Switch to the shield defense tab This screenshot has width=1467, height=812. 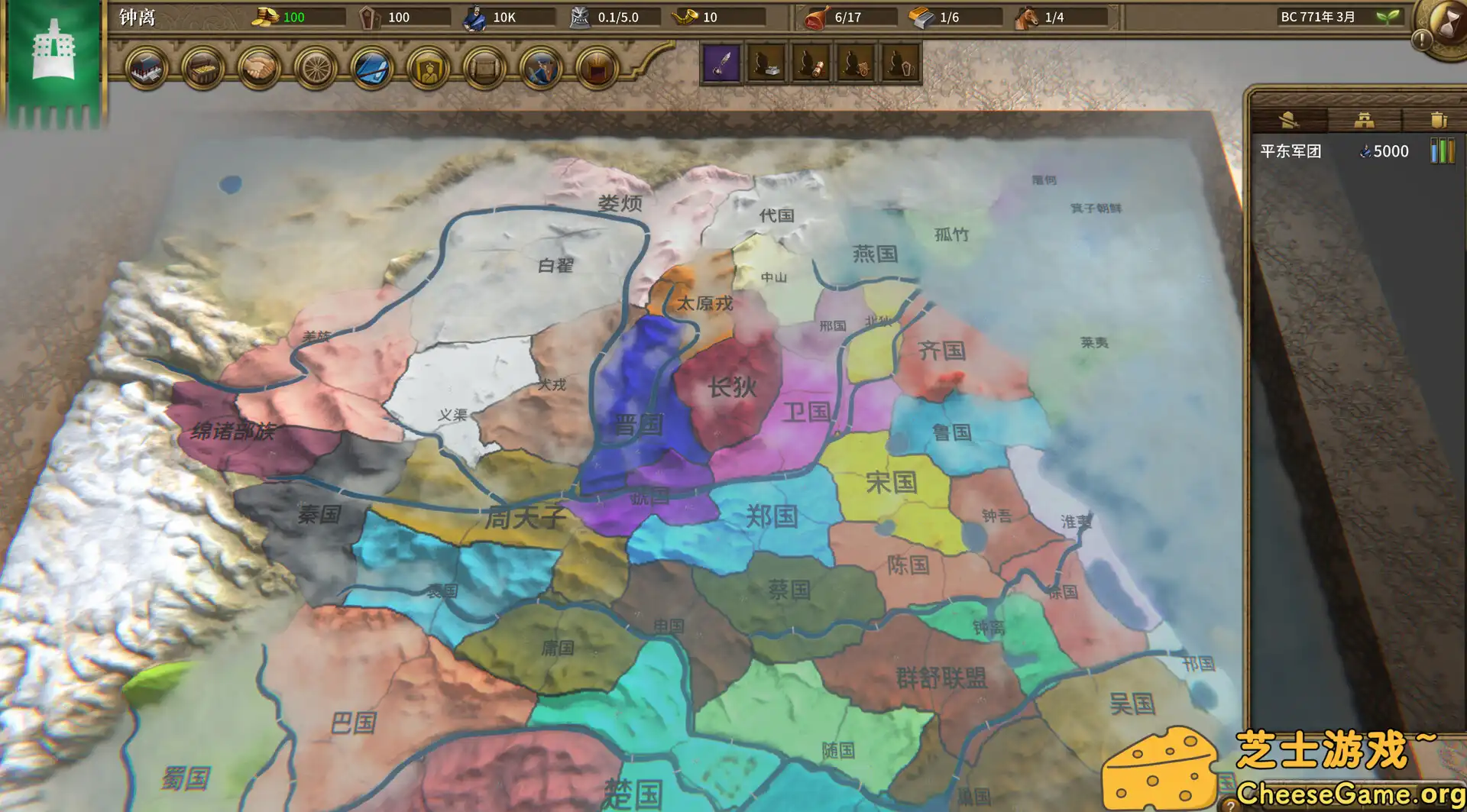click(x=1439, y=120)
